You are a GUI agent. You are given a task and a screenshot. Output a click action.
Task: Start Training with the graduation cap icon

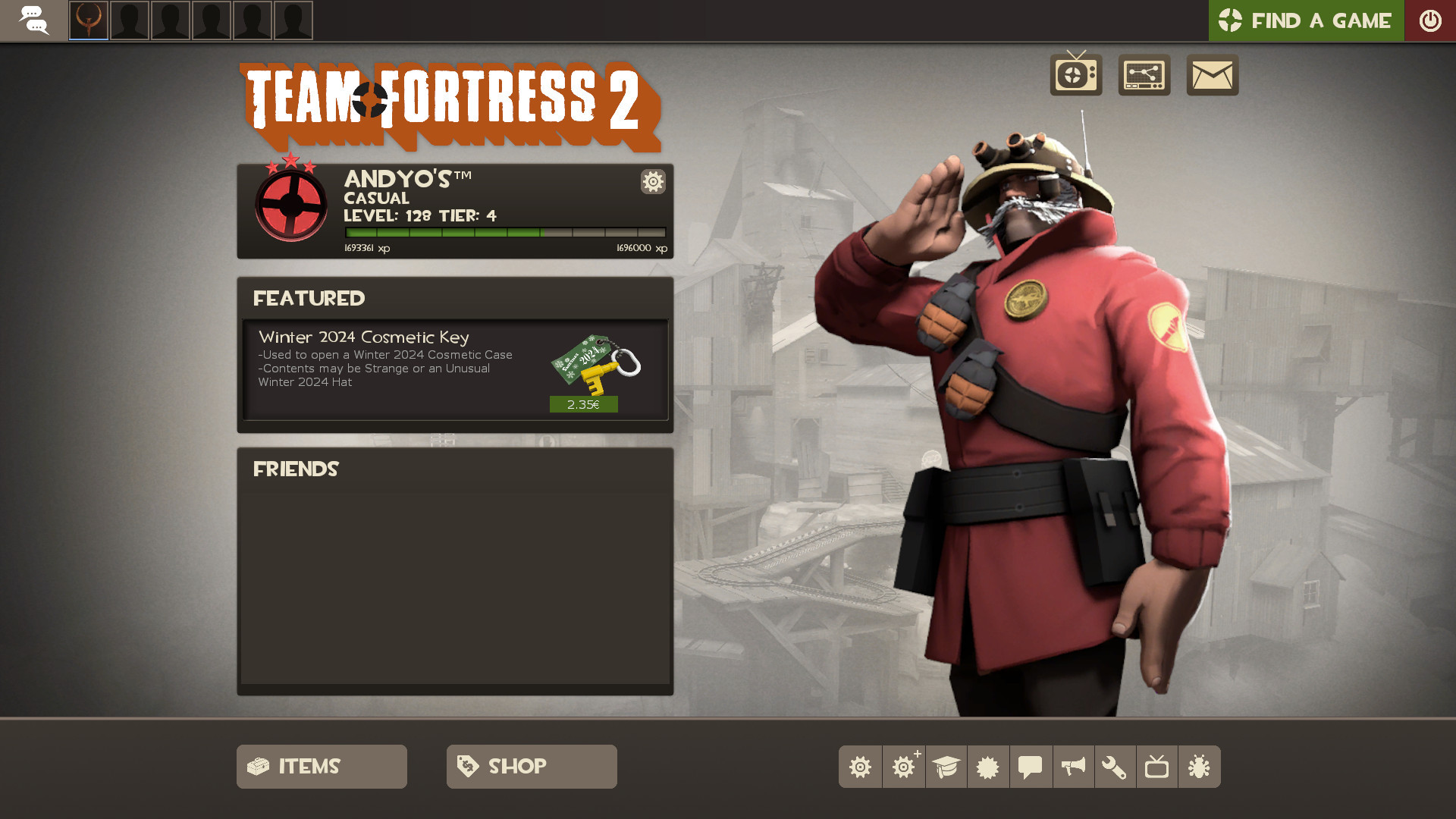(946, 767)
